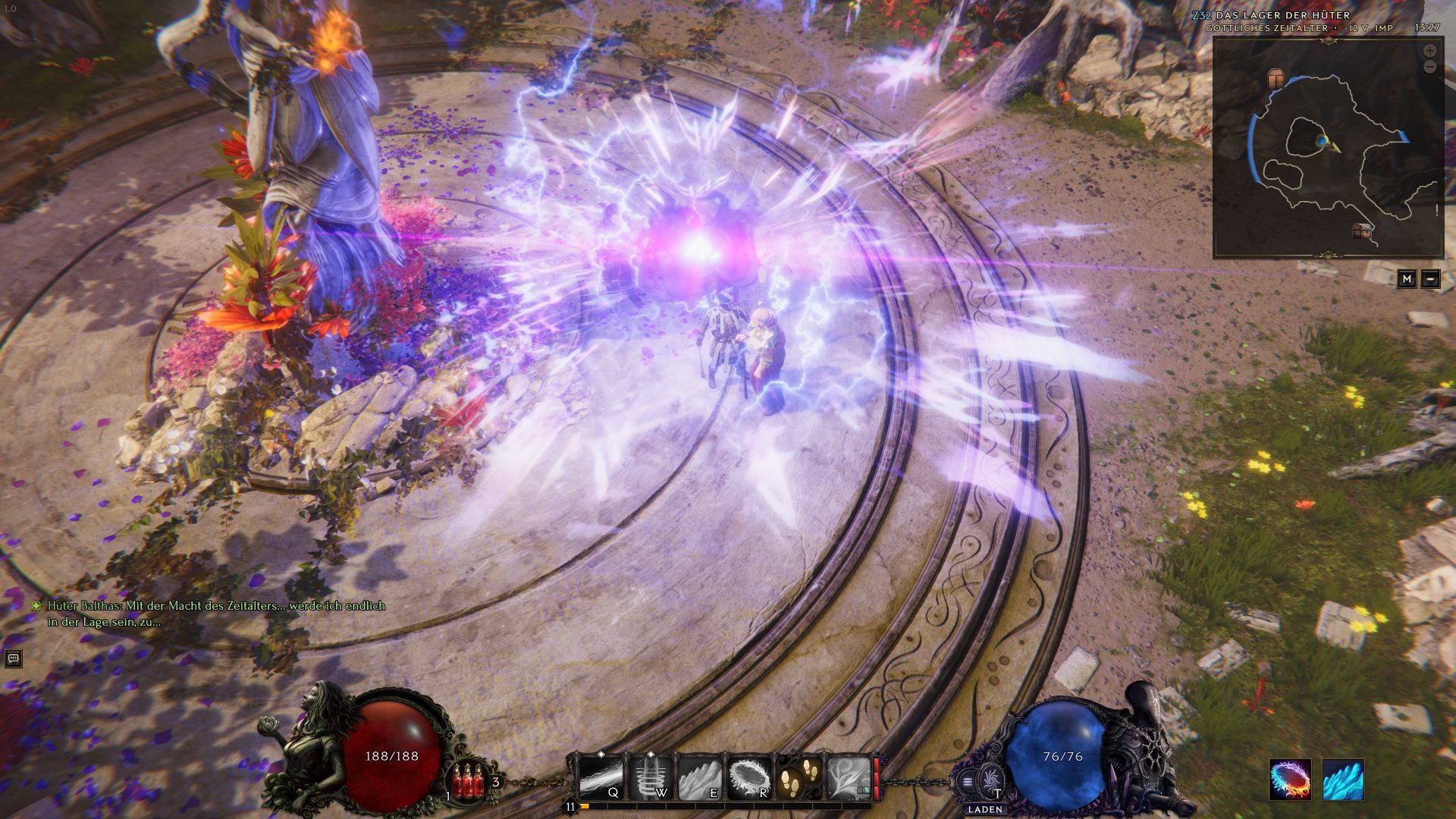
Task: Cast the spiral ring skill on W
Action: 651,778
